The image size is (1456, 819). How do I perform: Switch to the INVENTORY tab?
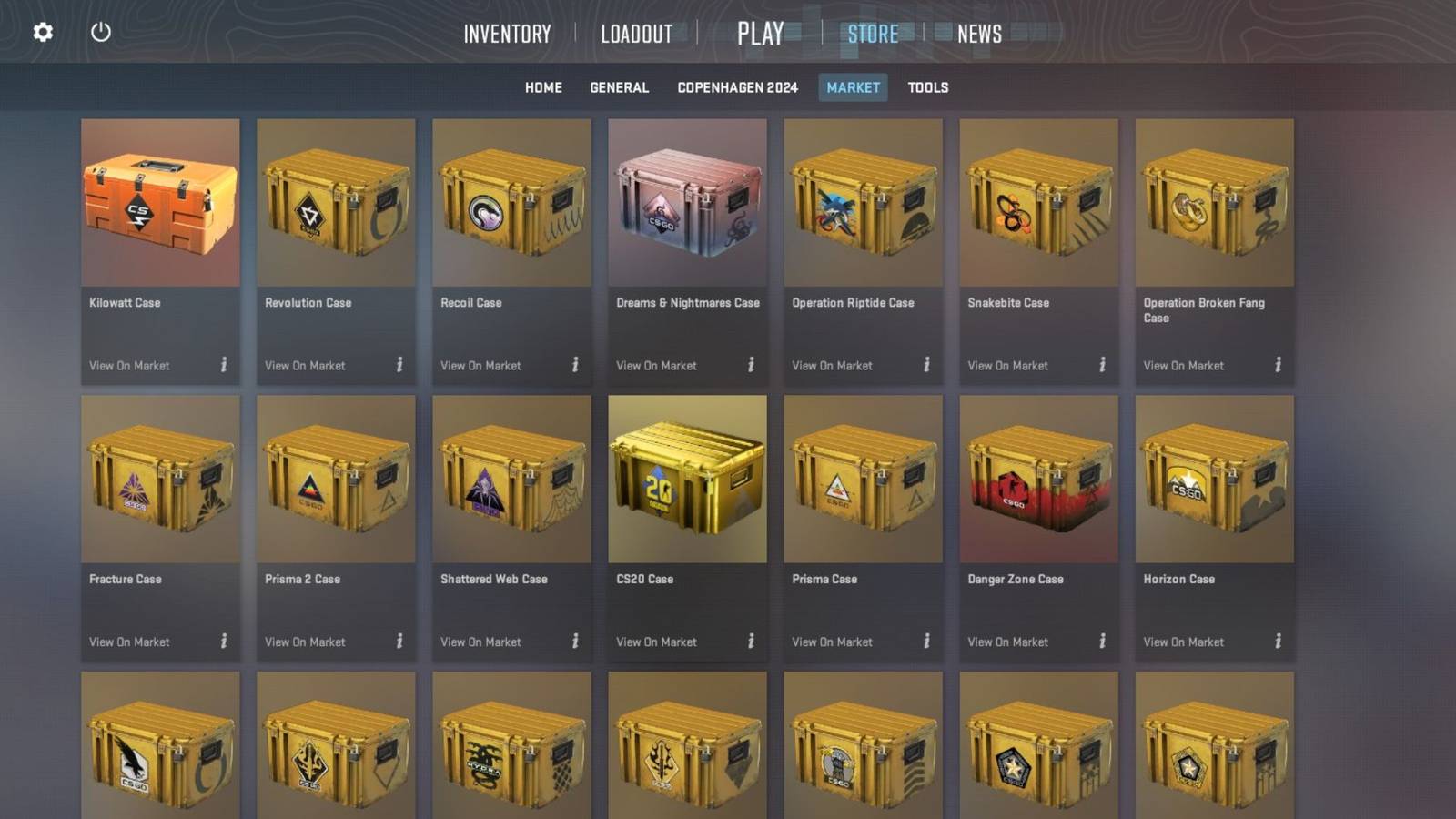click(x=507, y=34)
